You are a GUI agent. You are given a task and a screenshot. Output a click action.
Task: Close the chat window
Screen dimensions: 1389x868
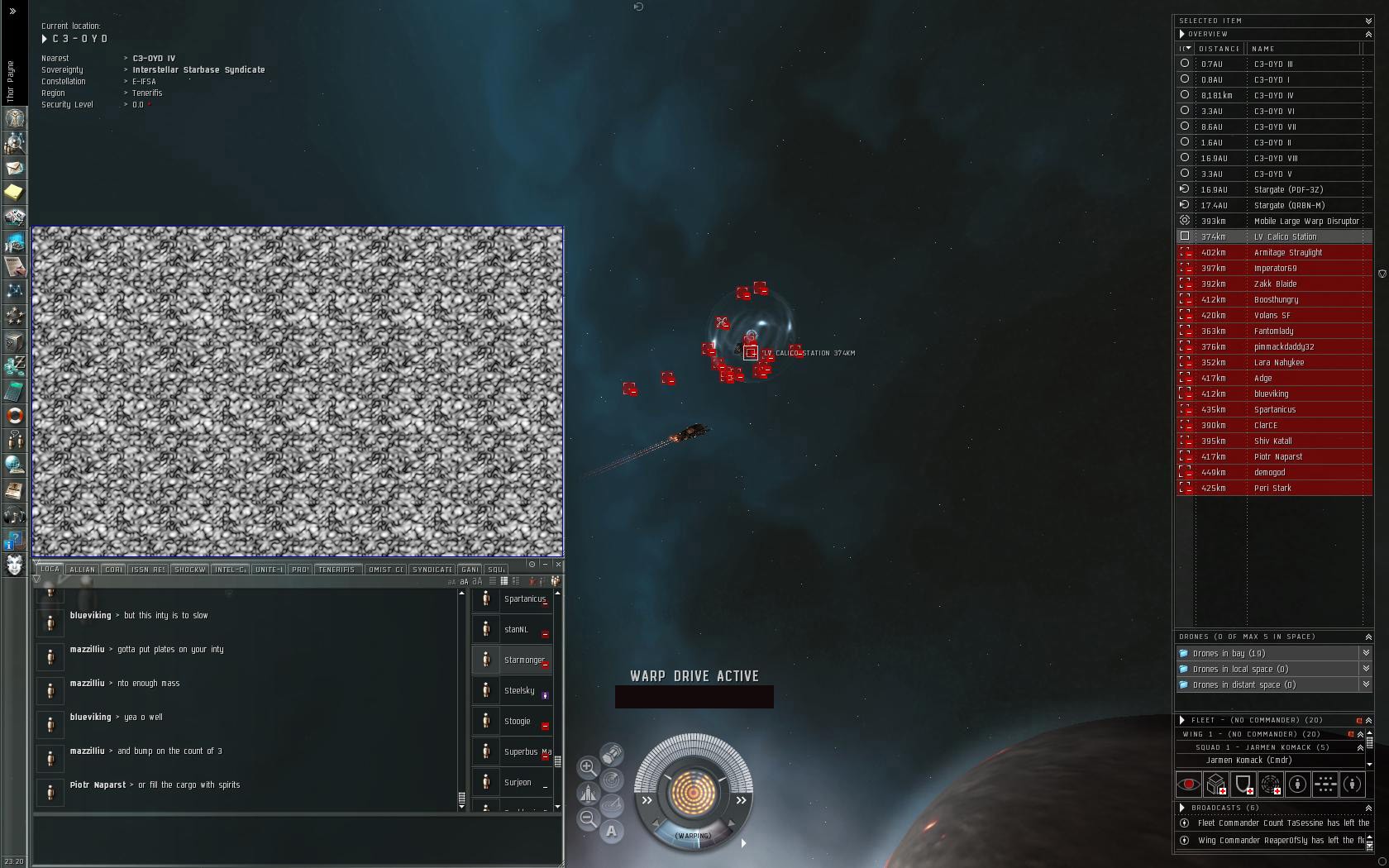pos(559,564)
